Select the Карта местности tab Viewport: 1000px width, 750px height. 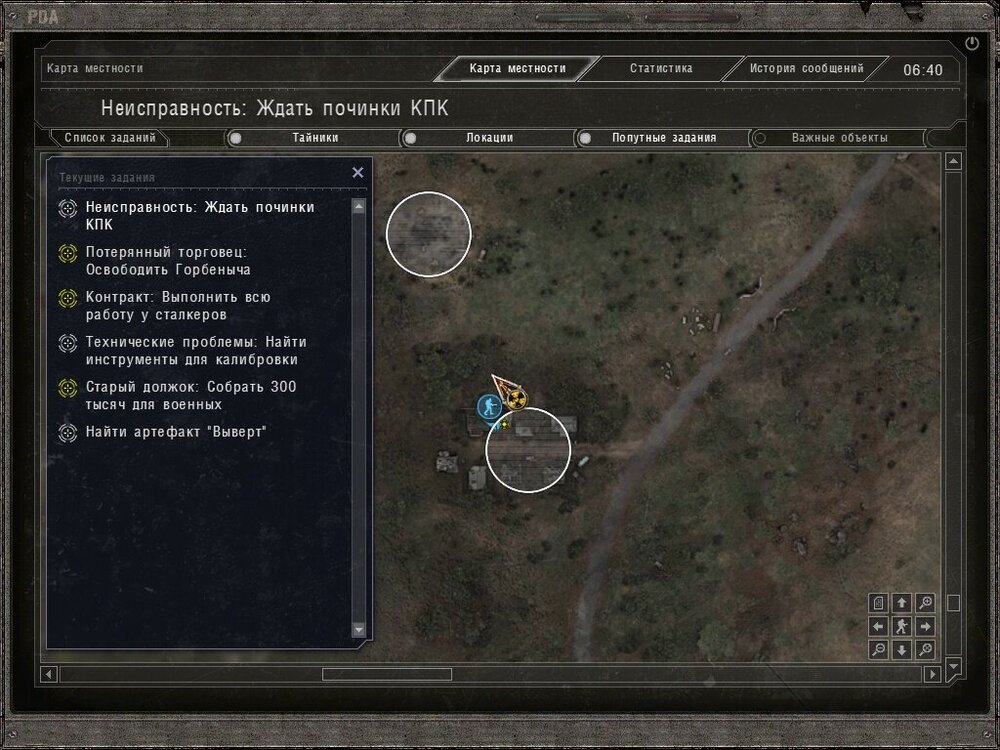517,69
